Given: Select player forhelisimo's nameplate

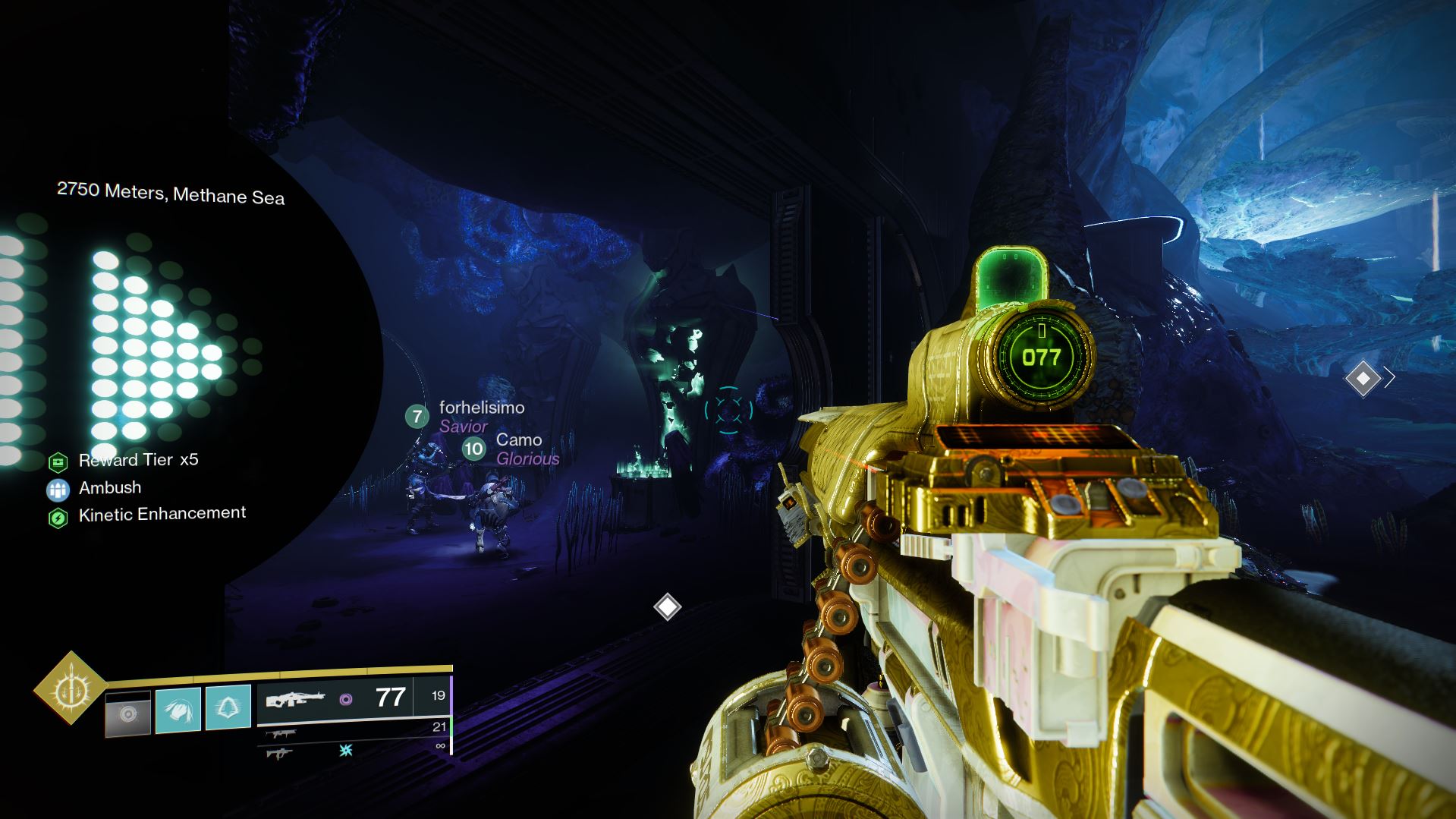Looking at the screenshot, I should pos(481,408).
